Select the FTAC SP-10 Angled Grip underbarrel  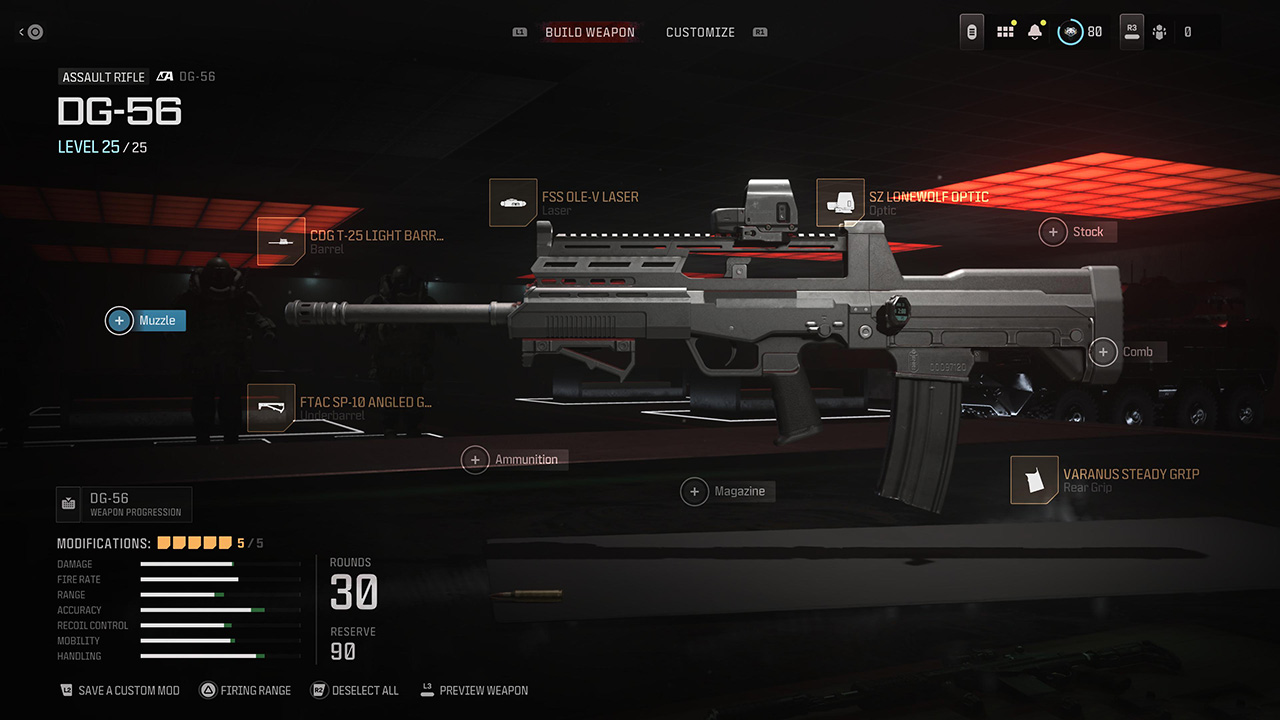coord(340,408)
